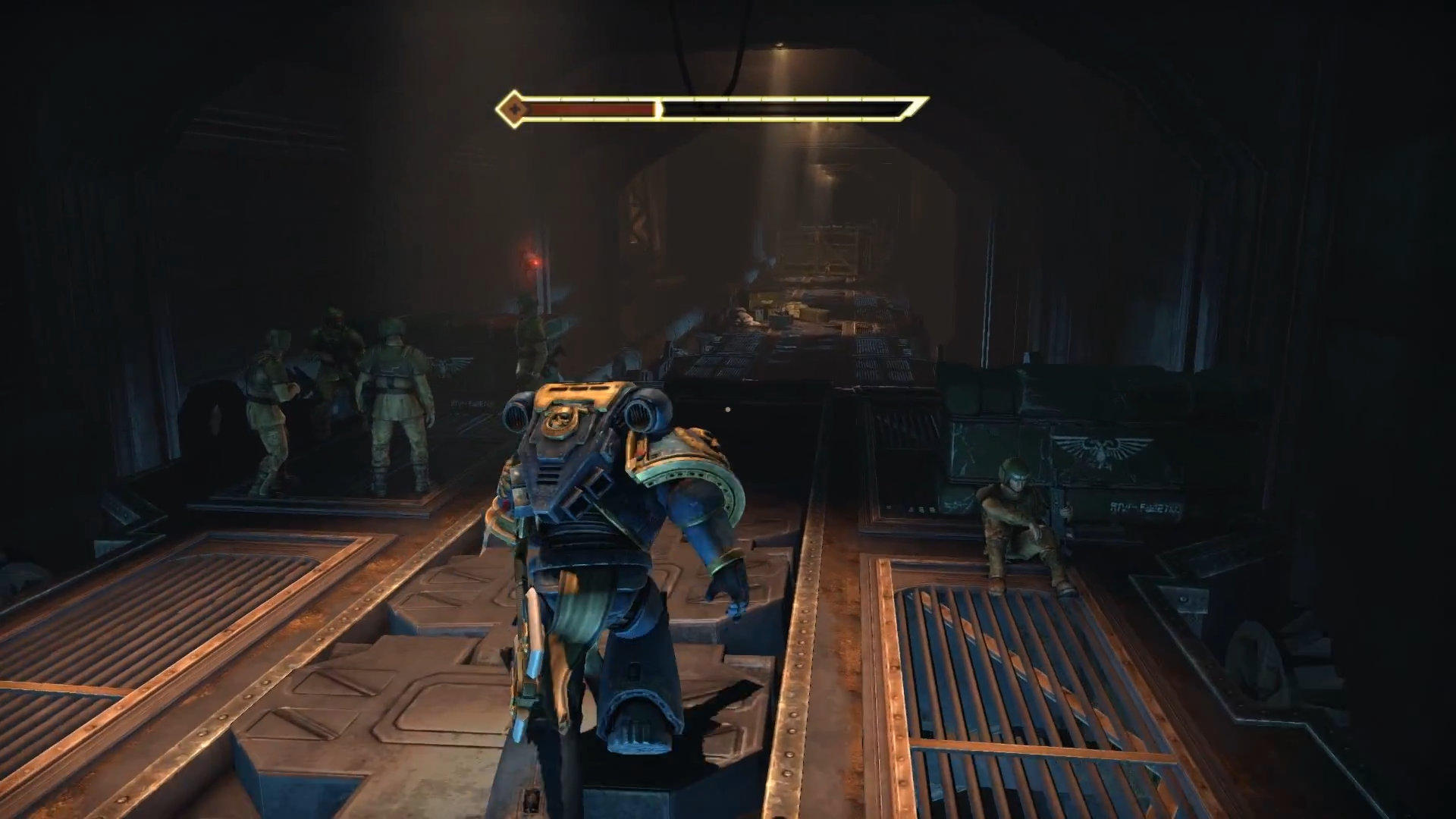Viewport: 1456px width, 819px height.
Task: Click the divider notch splitting the health bar
Action: (x=658, y=109)
